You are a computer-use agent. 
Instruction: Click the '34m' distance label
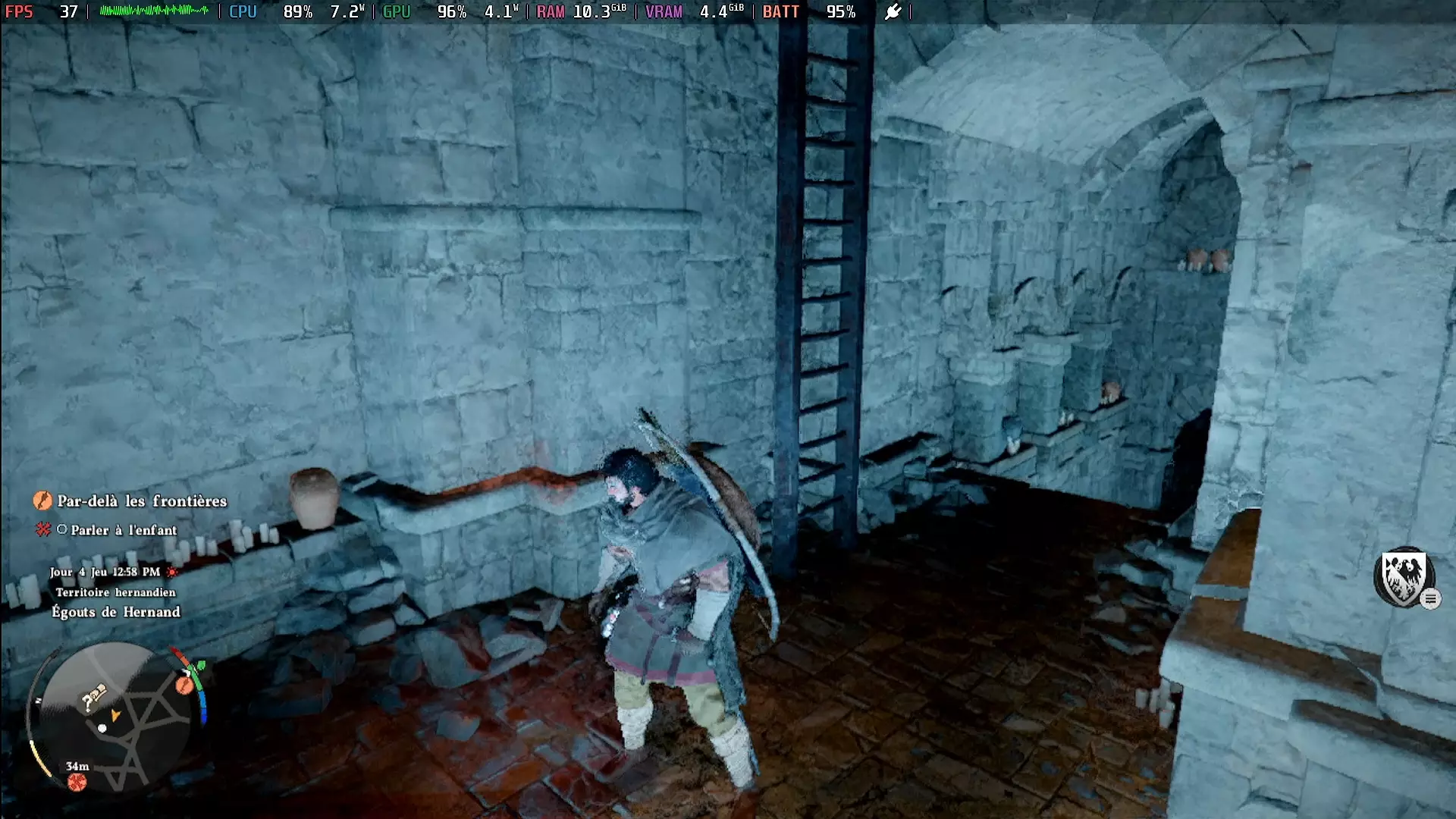click(78, 766)
